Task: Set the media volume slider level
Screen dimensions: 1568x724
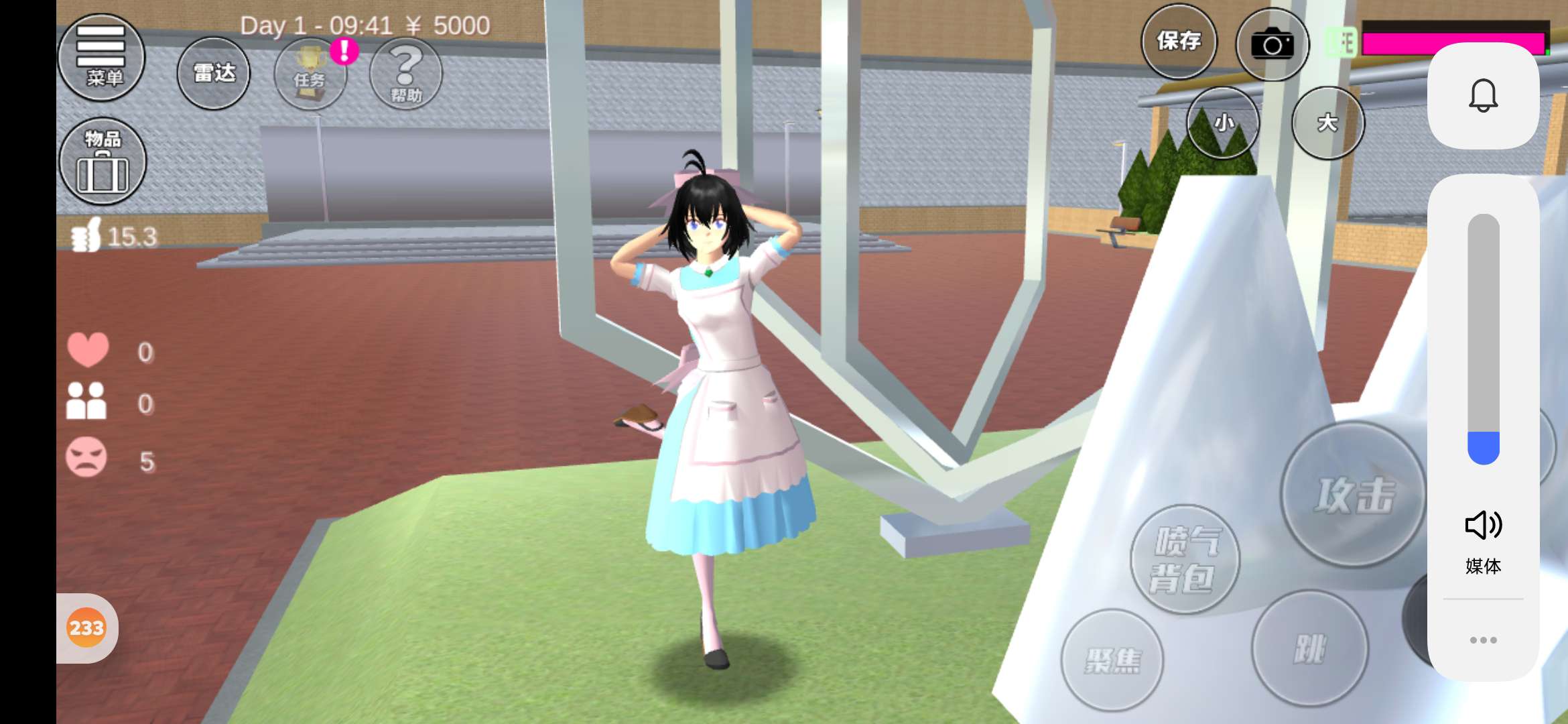Action: click(x=1483, y=339)
